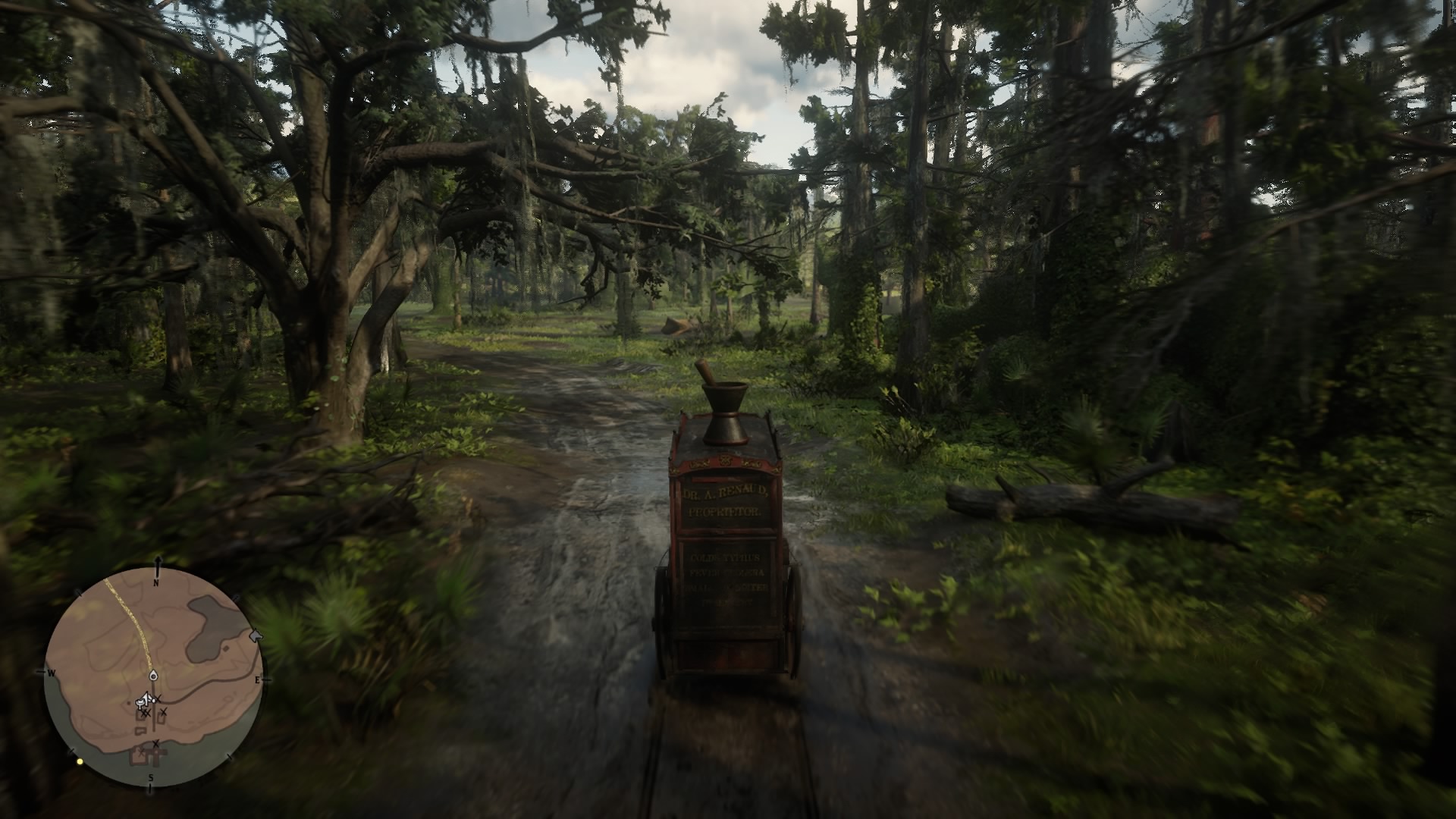Select the white waypoint marker on the minimap
The width and height of the screenshot is (1456, 819).
tap(152, 676)
